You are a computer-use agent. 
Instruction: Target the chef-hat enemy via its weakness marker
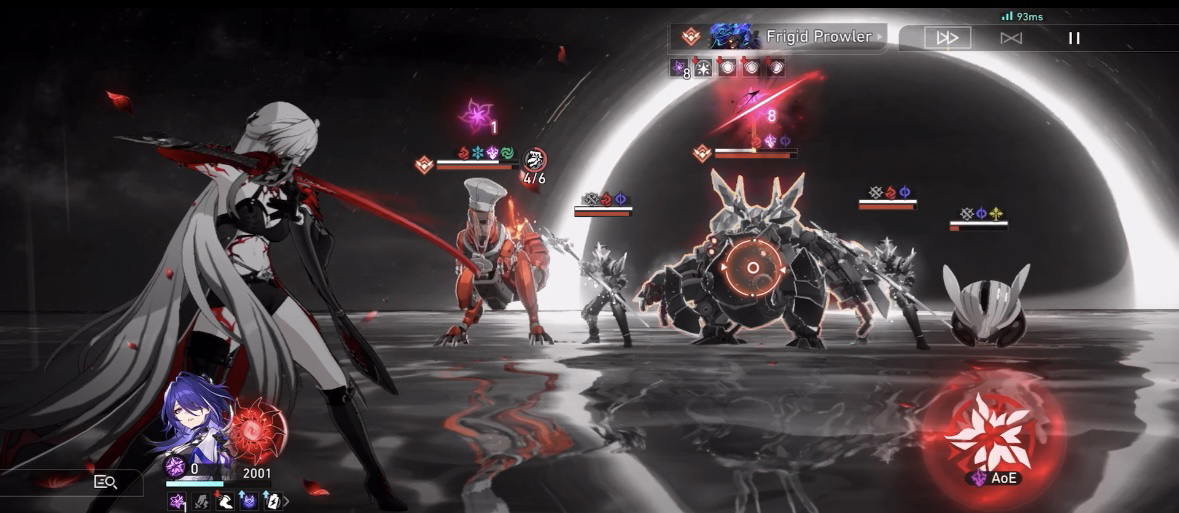424,165
